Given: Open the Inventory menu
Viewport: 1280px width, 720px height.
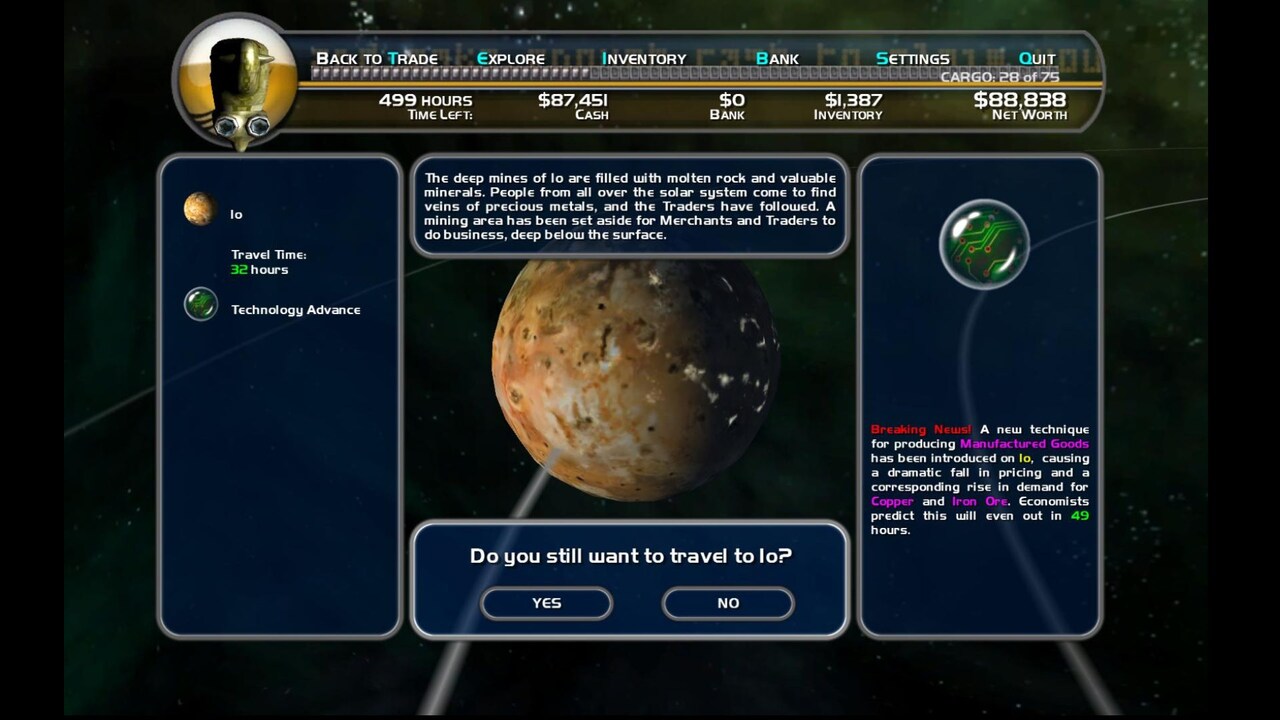Looking at the screenshot, I should coord(643,58).
